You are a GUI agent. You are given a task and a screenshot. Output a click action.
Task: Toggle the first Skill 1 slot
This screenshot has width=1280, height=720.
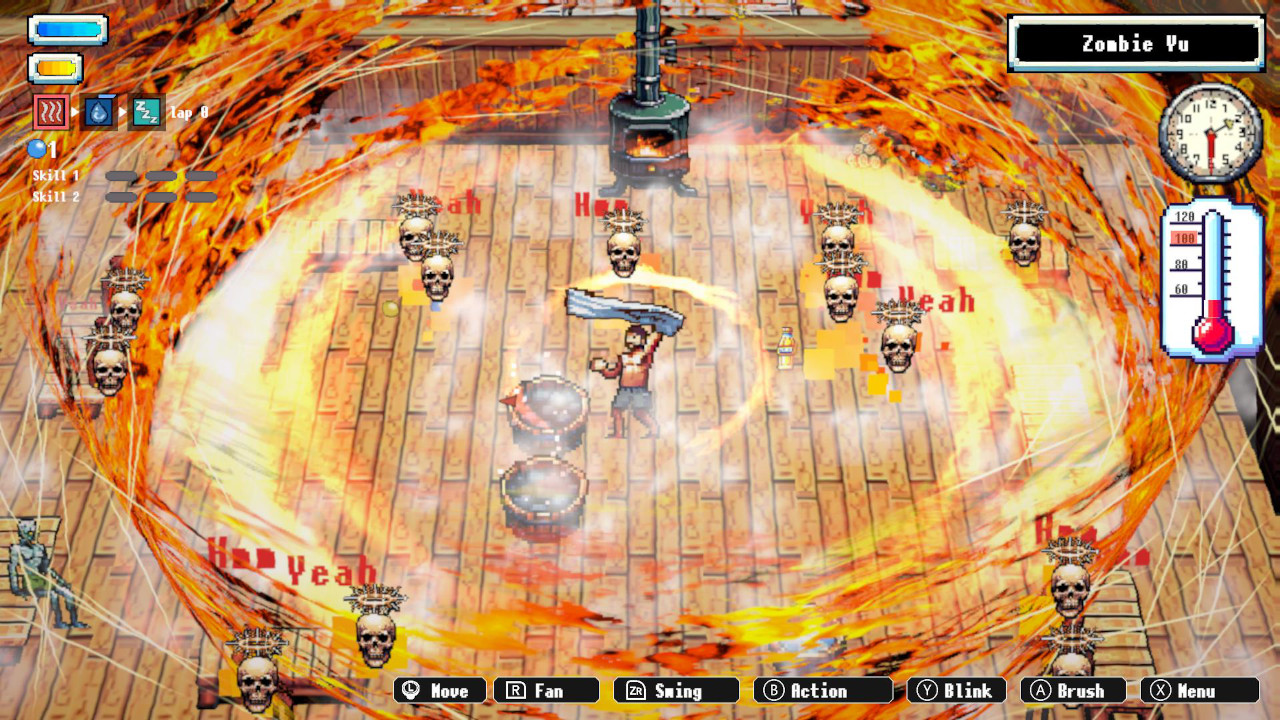[121, 176]
